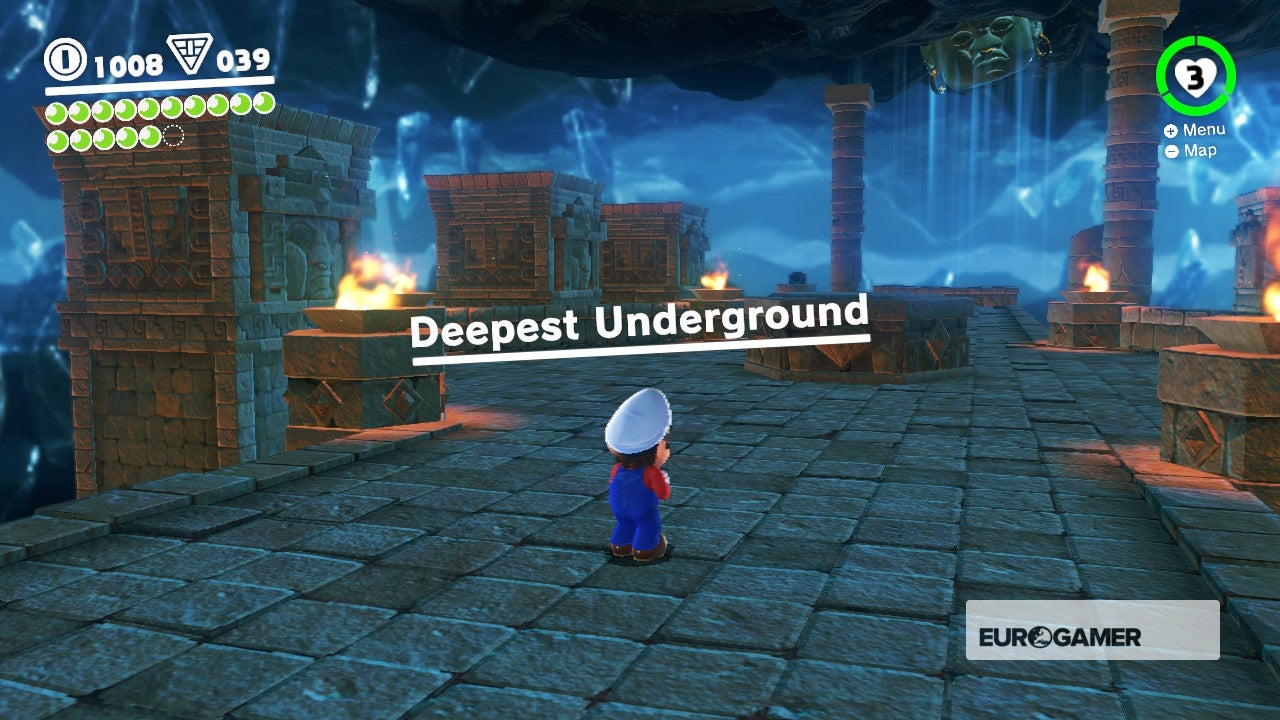Click the first Power Moon icon in the top row

click(x=56, y=110)
